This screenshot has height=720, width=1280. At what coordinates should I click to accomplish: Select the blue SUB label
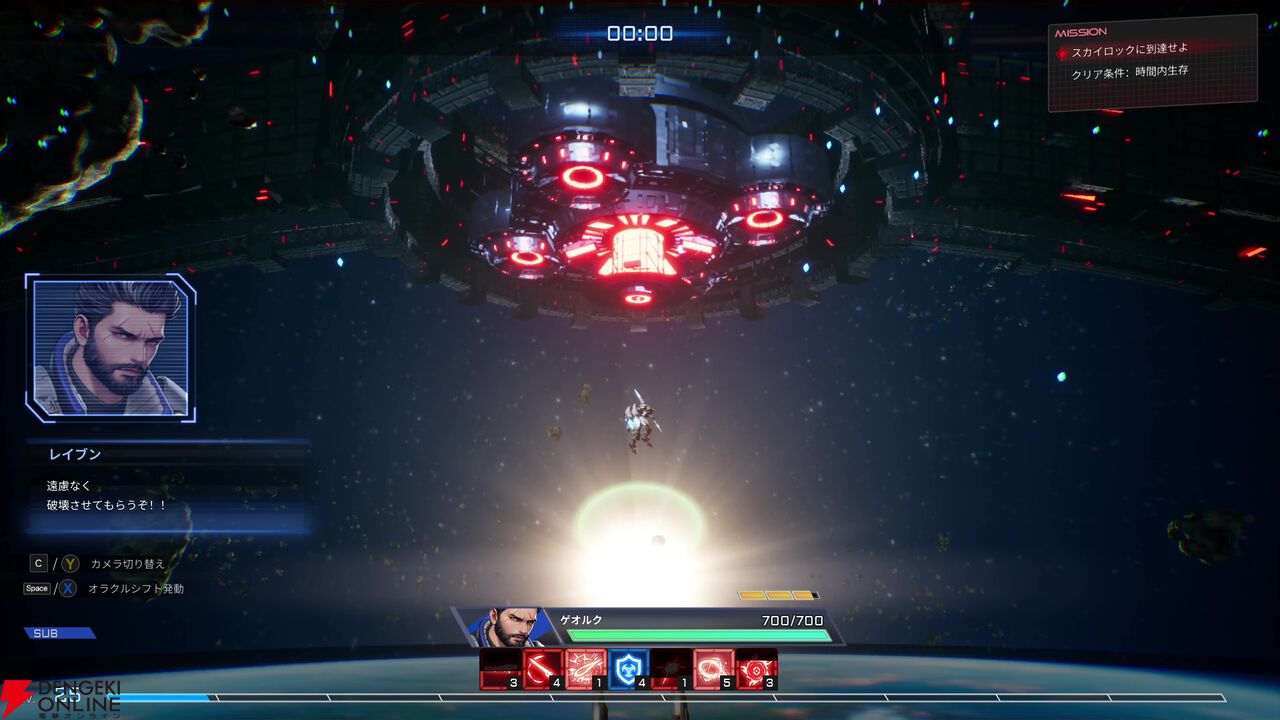[59, 633]
